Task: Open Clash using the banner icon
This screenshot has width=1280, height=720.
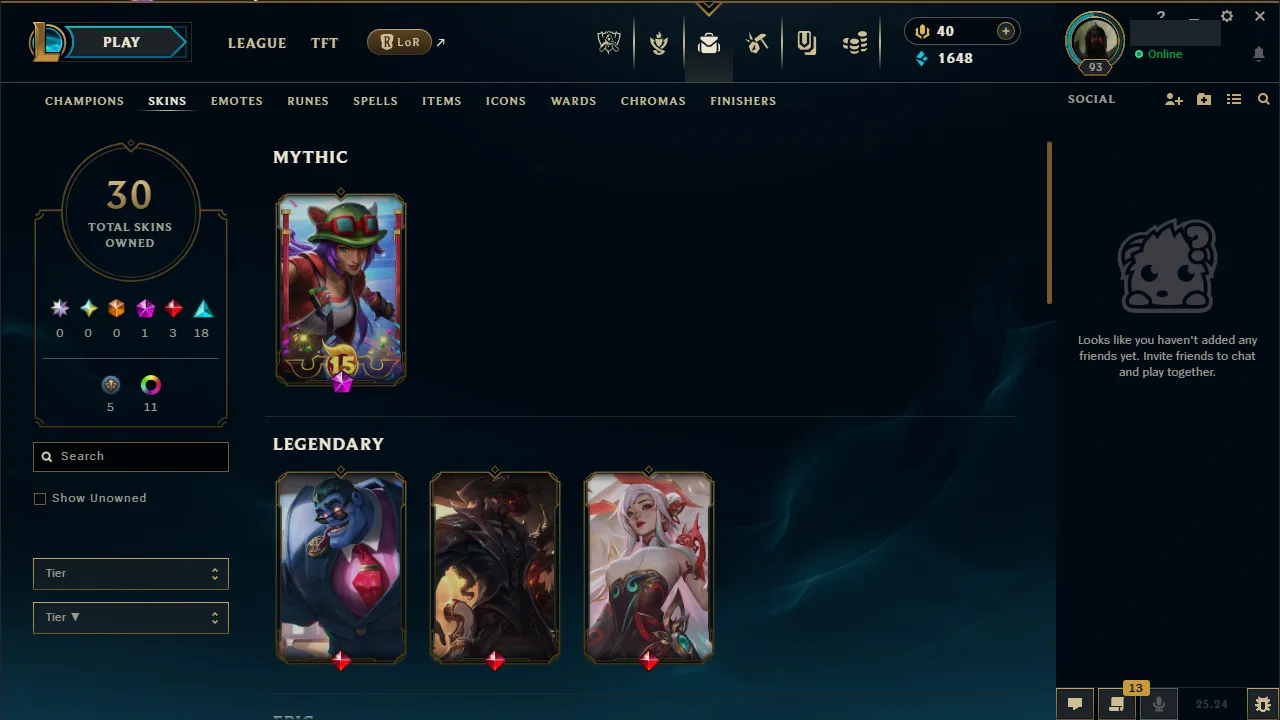Action: tap(659, 42)
